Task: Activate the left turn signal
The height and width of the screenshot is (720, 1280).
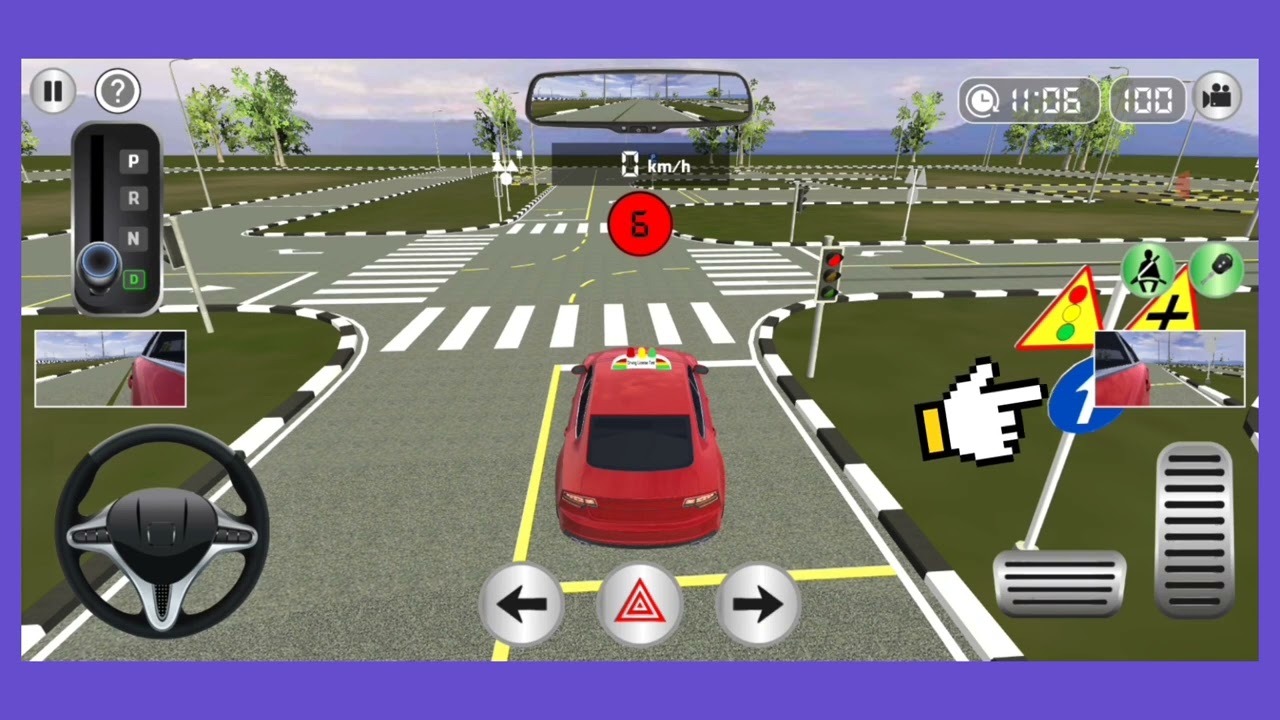Action: pos(522,602)
